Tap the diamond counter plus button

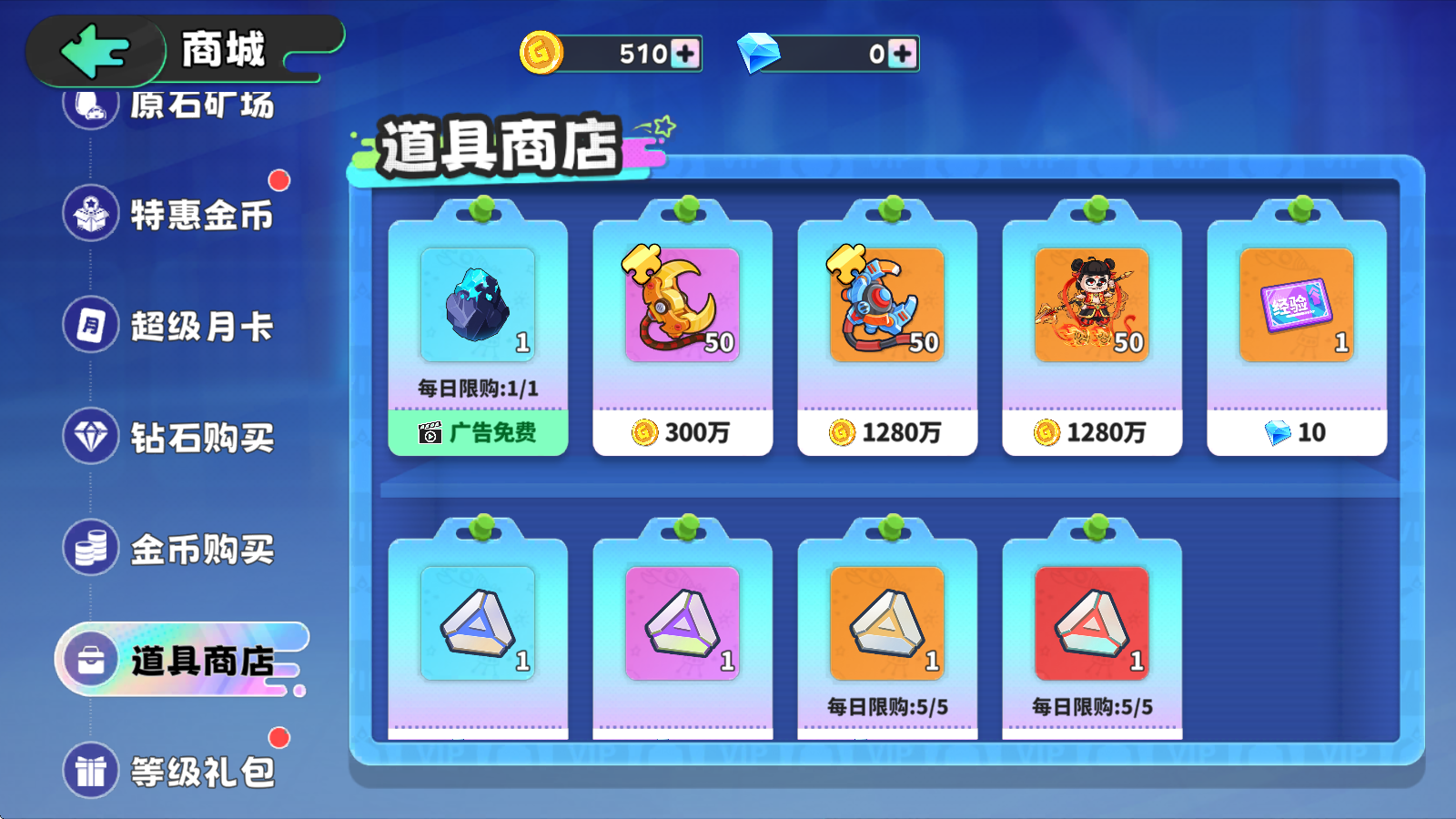900,55
